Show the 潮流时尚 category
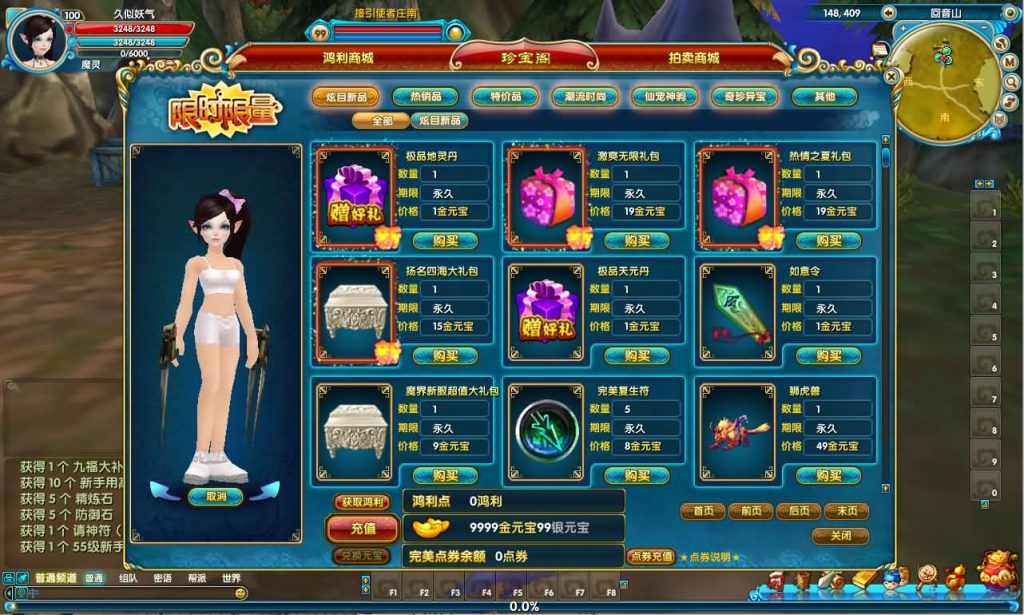1024x615 pixels. pos(585,97)
